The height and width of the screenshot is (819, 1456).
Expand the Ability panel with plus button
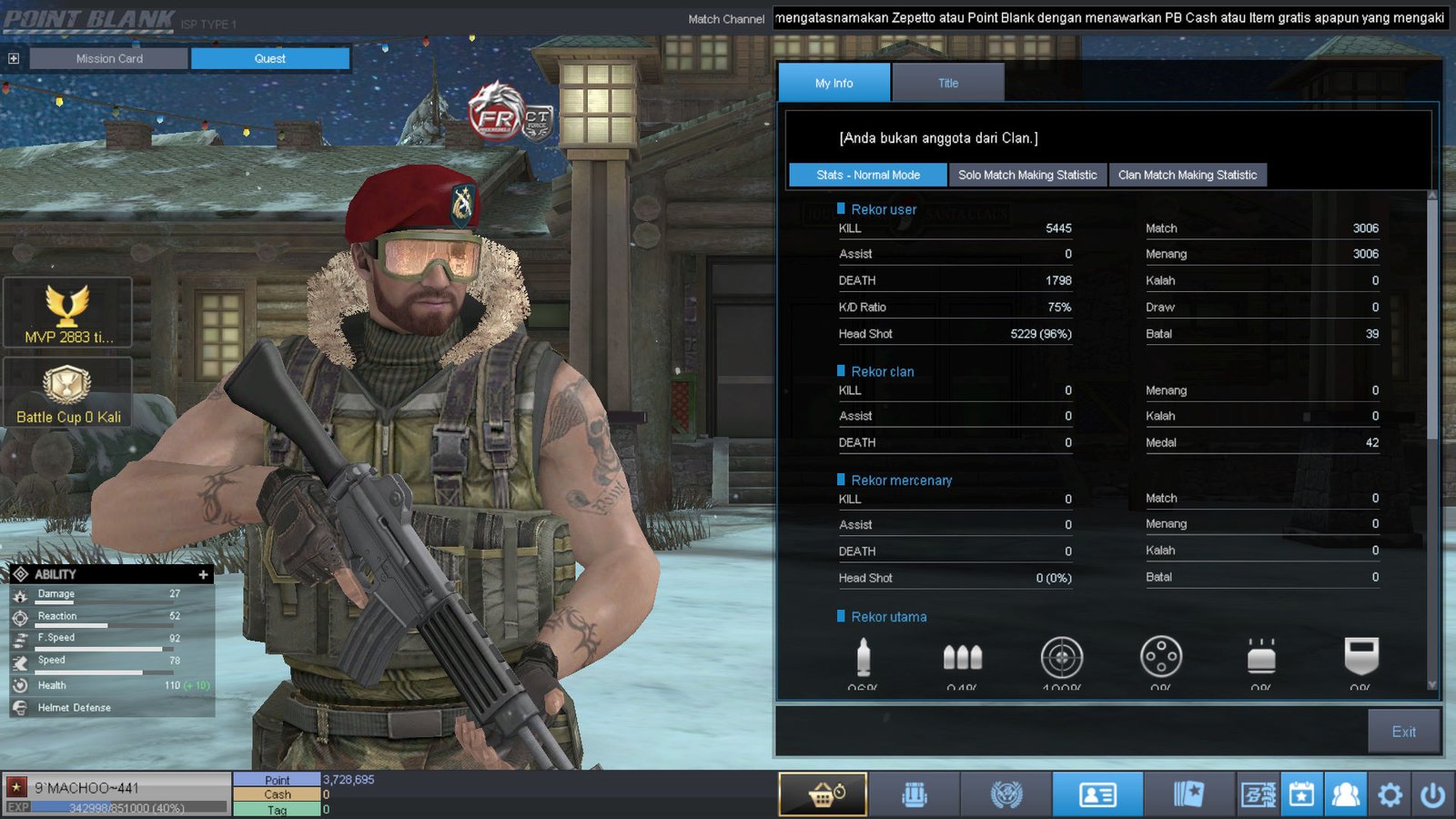pyautogui.click(x=203, y=574)
